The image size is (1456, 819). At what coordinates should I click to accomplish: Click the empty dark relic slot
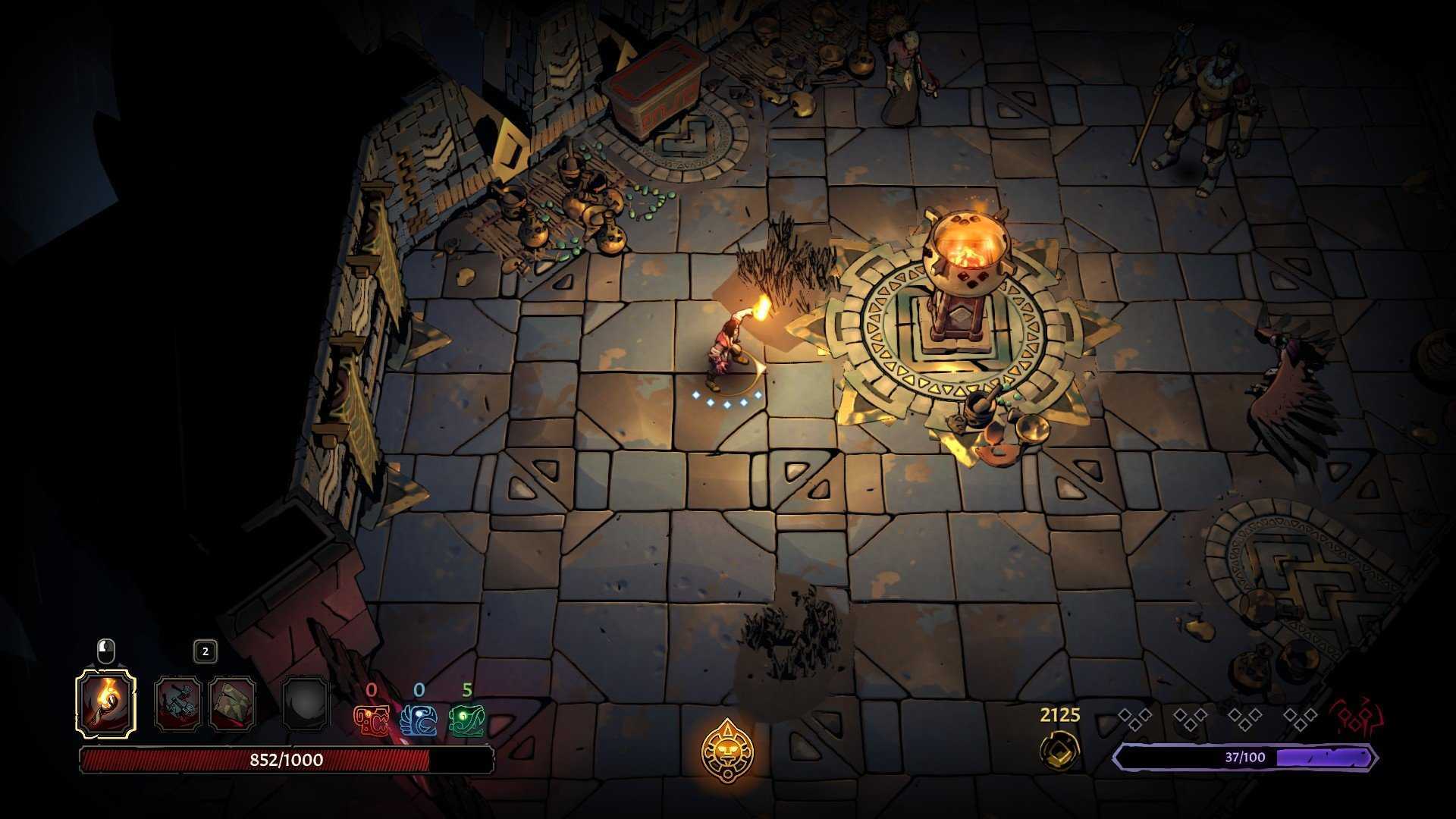pyautogui.click(x=306, y=704)
